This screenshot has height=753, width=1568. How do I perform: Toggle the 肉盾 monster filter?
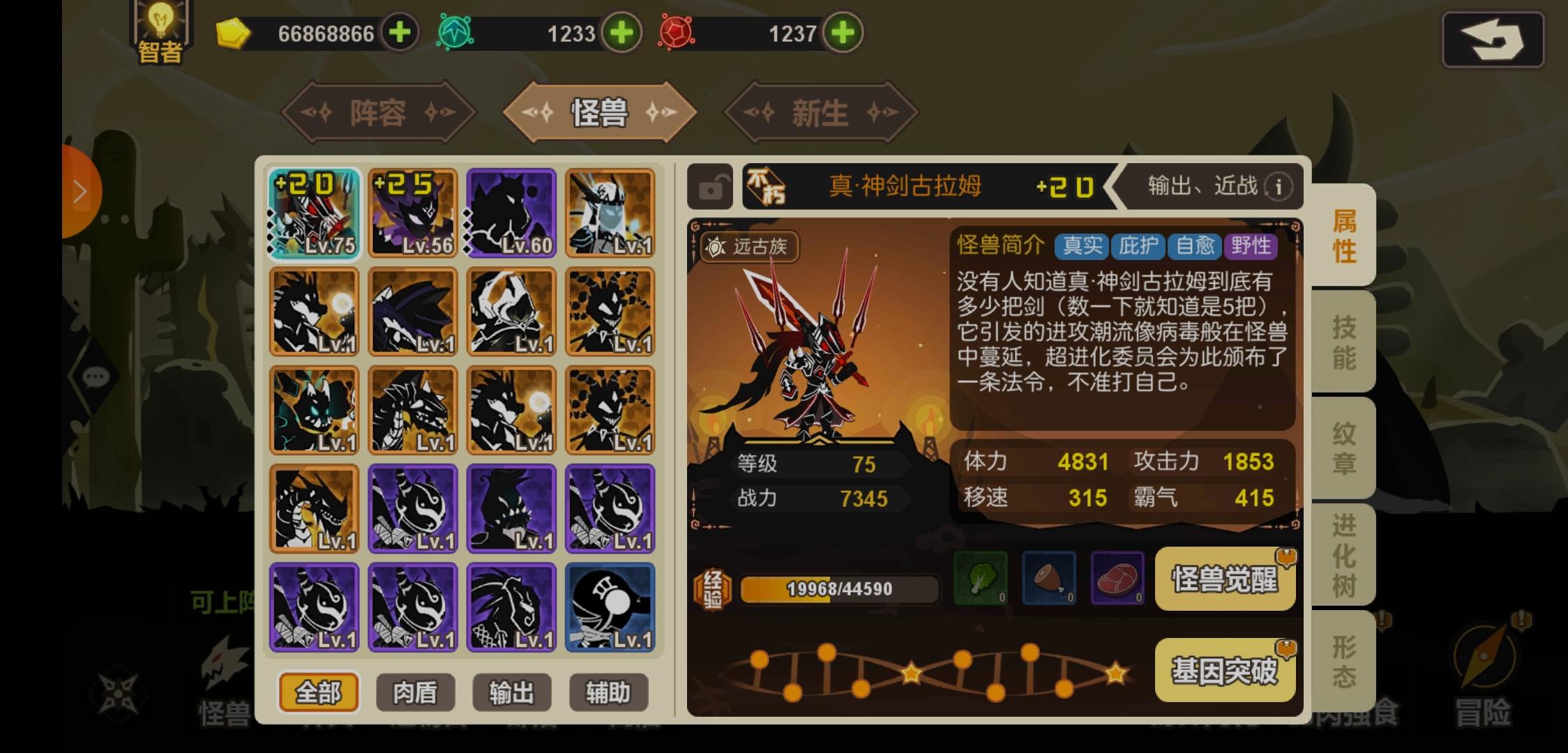click(415, 693)
